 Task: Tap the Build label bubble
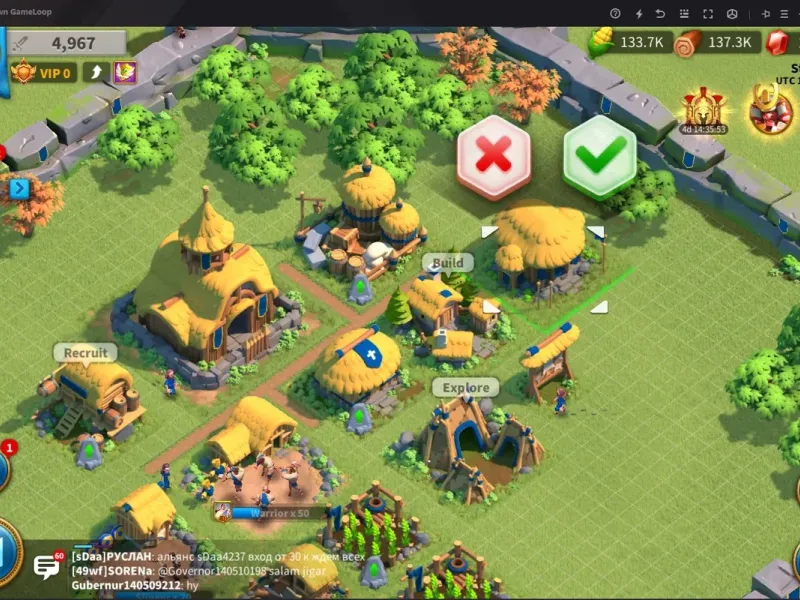(447, 263)
